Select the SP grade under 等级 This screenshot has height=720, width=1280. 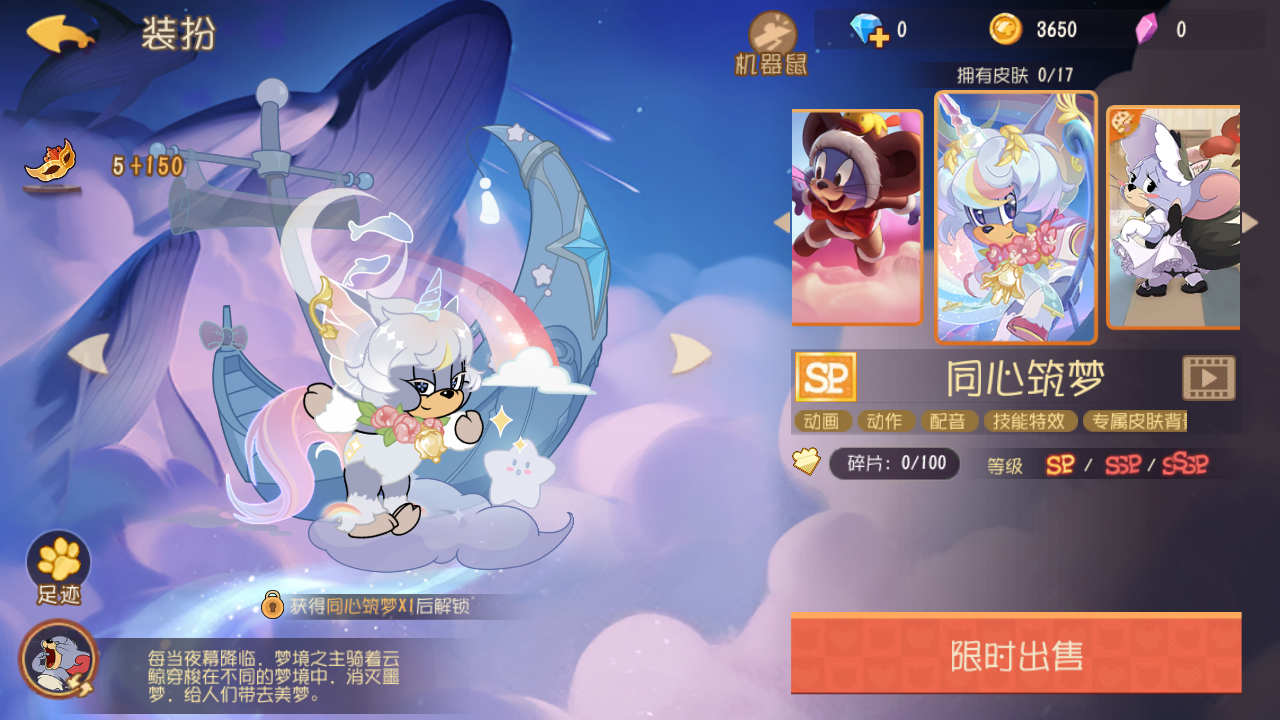pos(1062,464)
